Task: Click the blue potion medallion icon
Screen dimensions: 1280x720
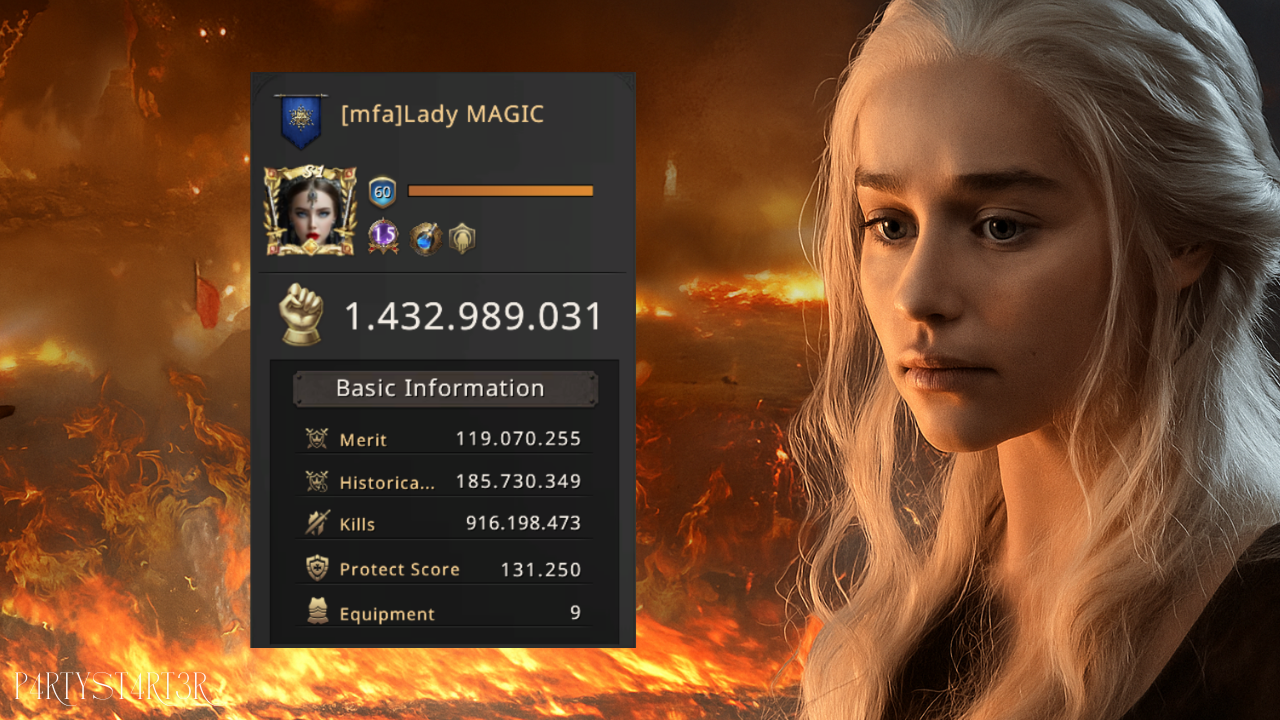Action: click(x=426, y=238)
